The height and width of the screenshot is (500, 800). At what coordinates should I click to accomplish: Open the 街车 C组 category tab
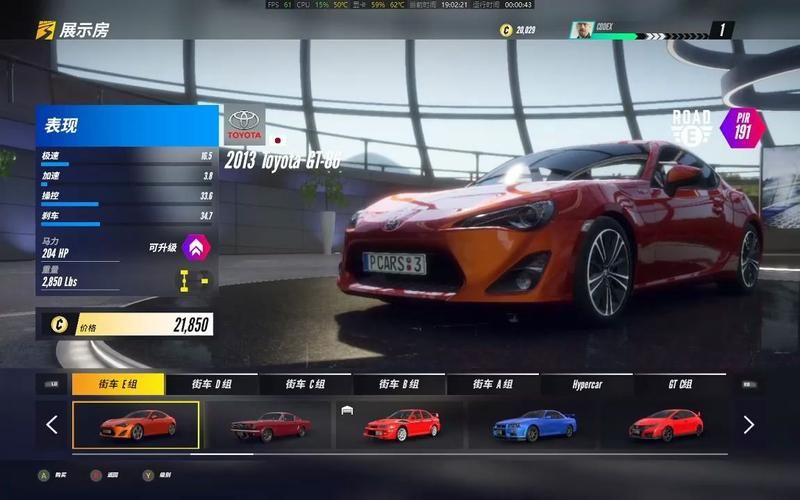(x=305, y=384)
